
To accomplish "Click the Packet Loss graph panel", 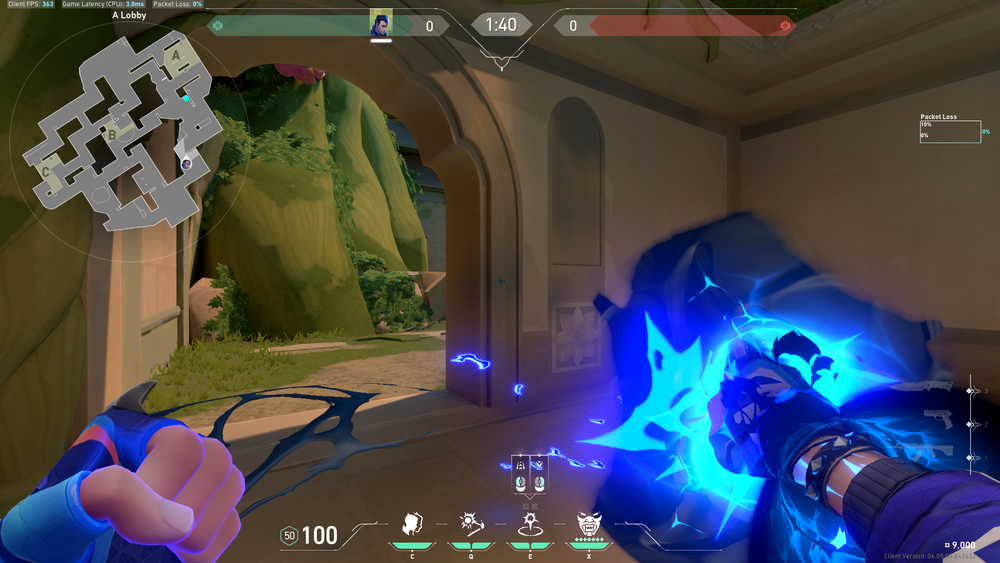I will click(950, 130).
